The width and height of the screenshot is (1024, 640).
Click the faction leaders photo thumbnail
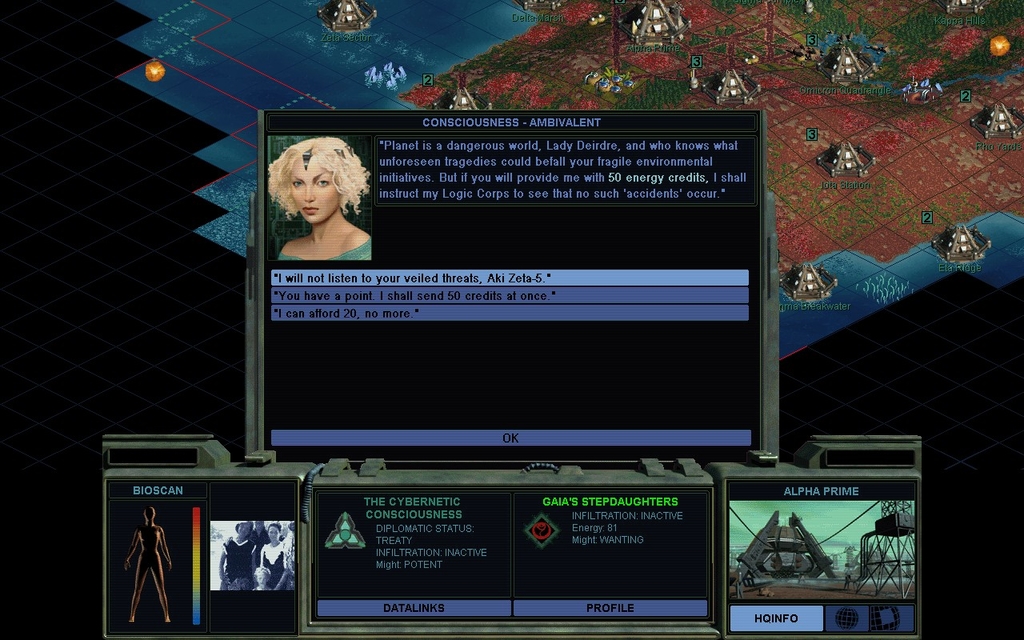coord(252,555)
